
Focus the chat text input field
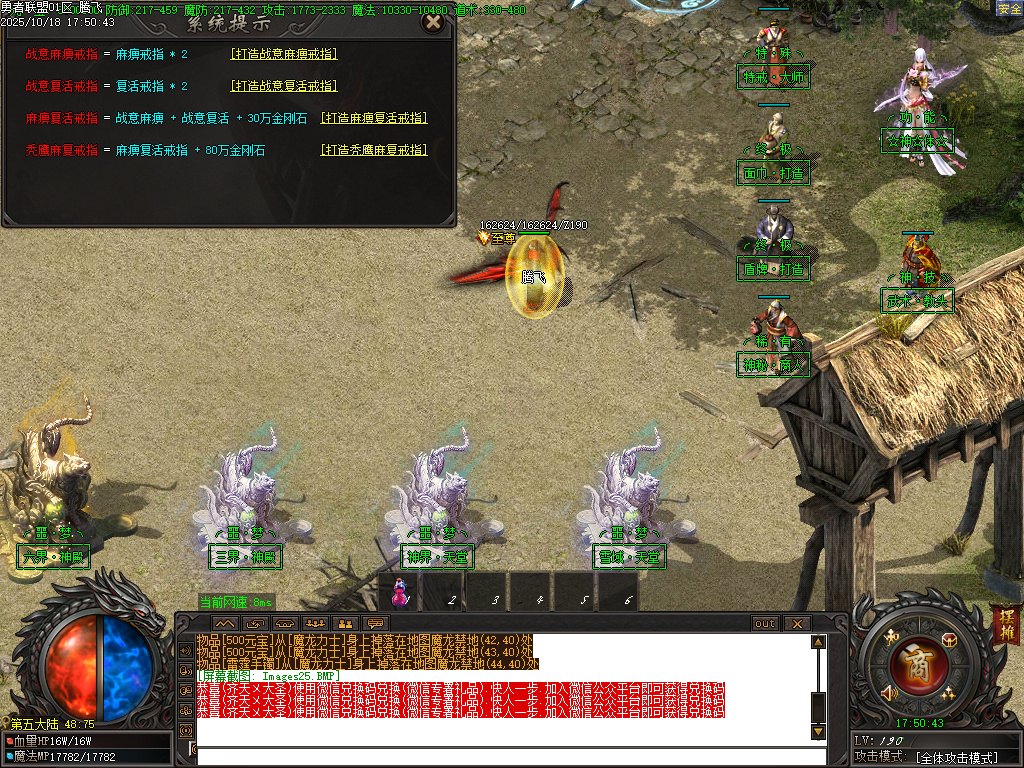(510, 756)
